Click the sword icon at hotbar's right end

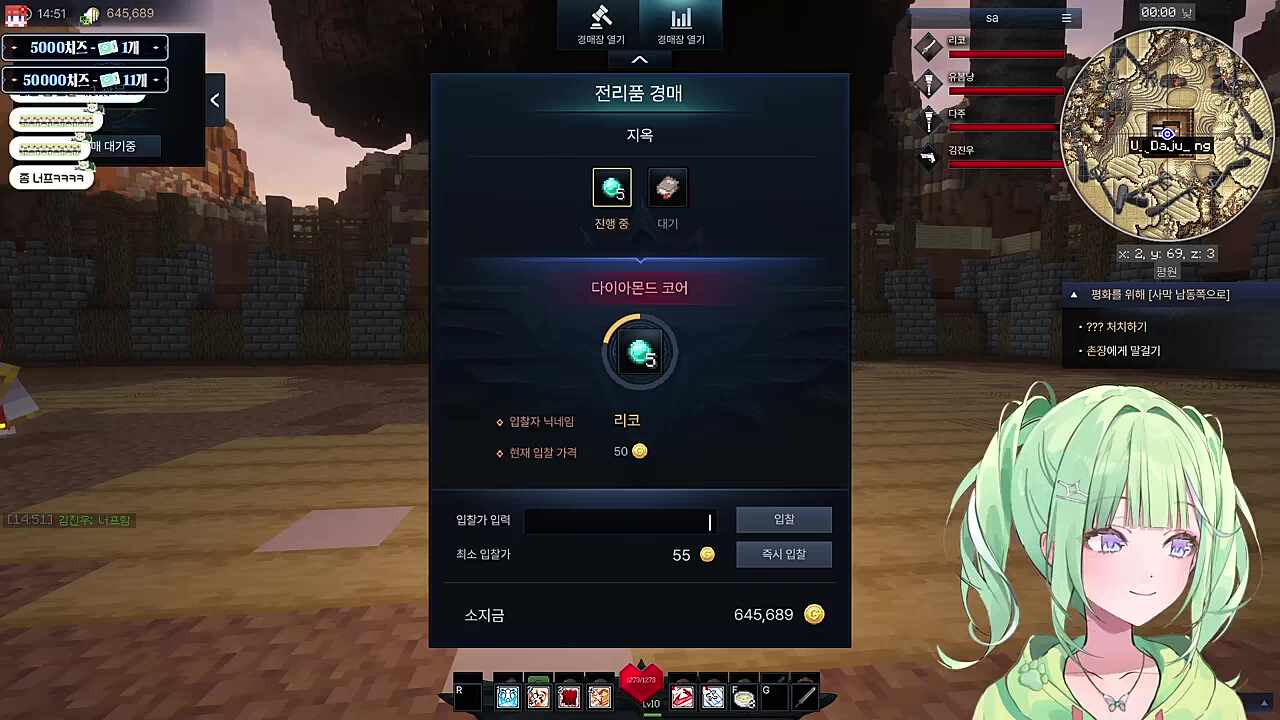(x=806, y=695)
